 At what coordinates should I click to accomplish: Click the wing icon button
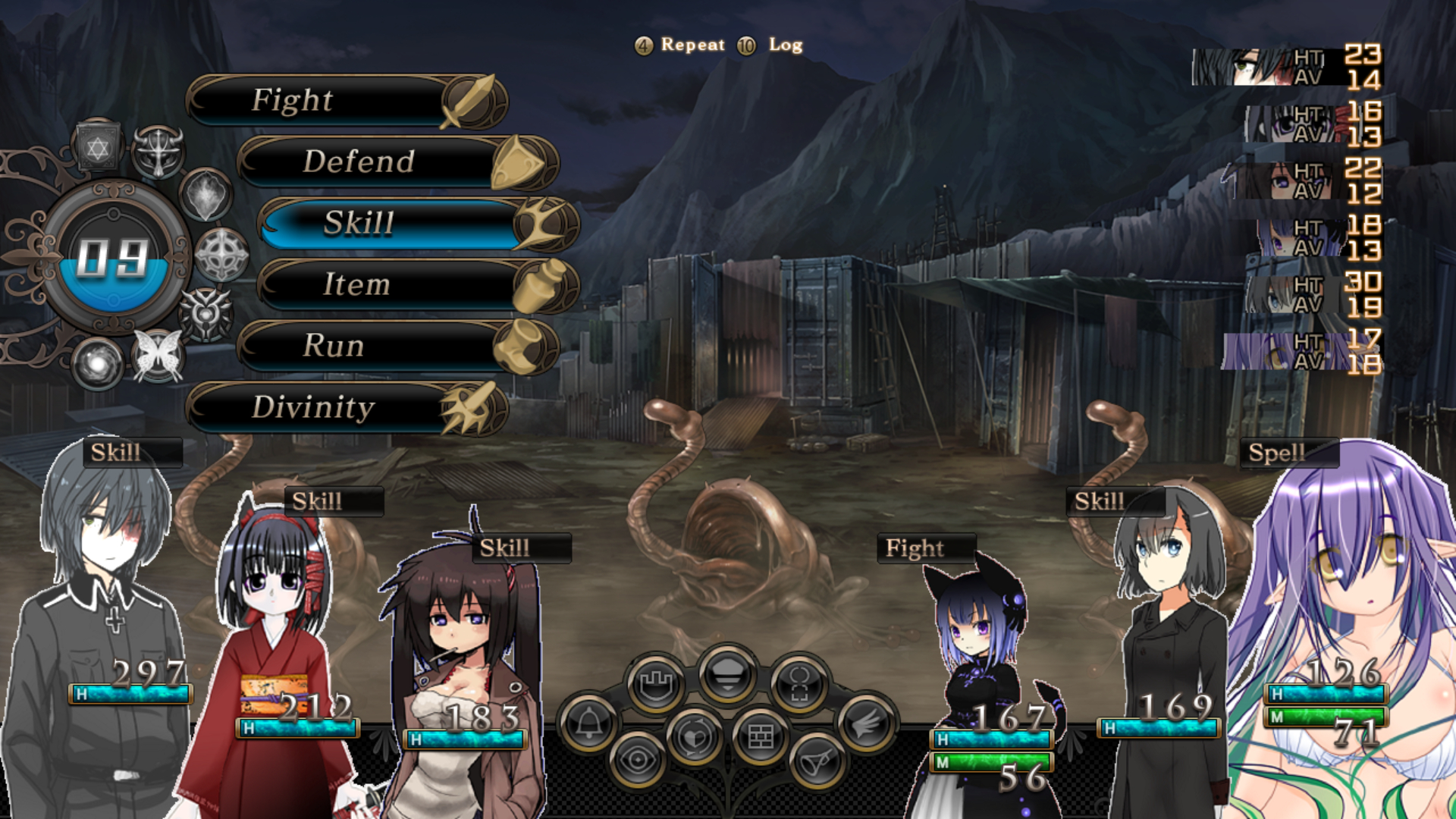point(866,723)
